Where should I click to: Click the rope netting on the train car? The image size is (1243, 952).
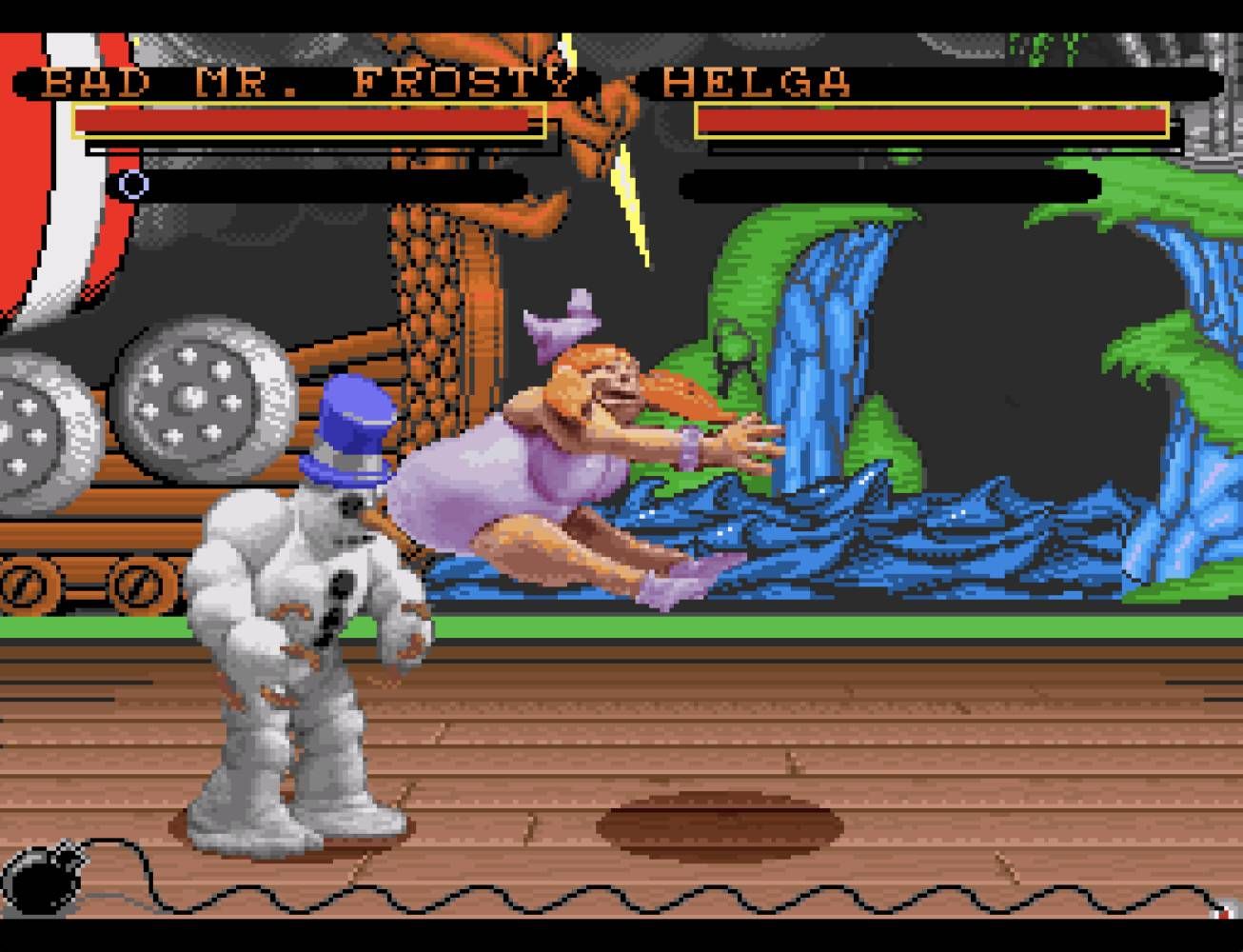point(428,286)
